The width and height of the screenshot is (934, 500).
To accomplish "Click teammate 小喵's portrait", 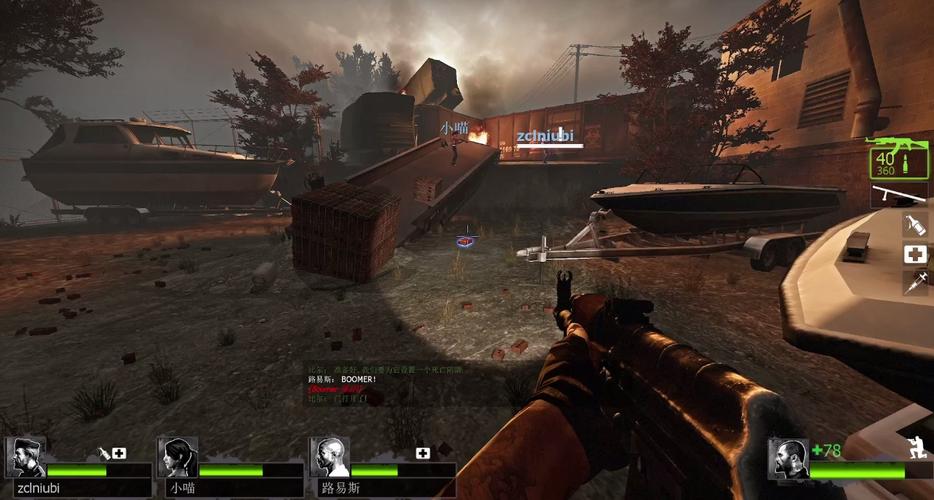I will 177,458.
